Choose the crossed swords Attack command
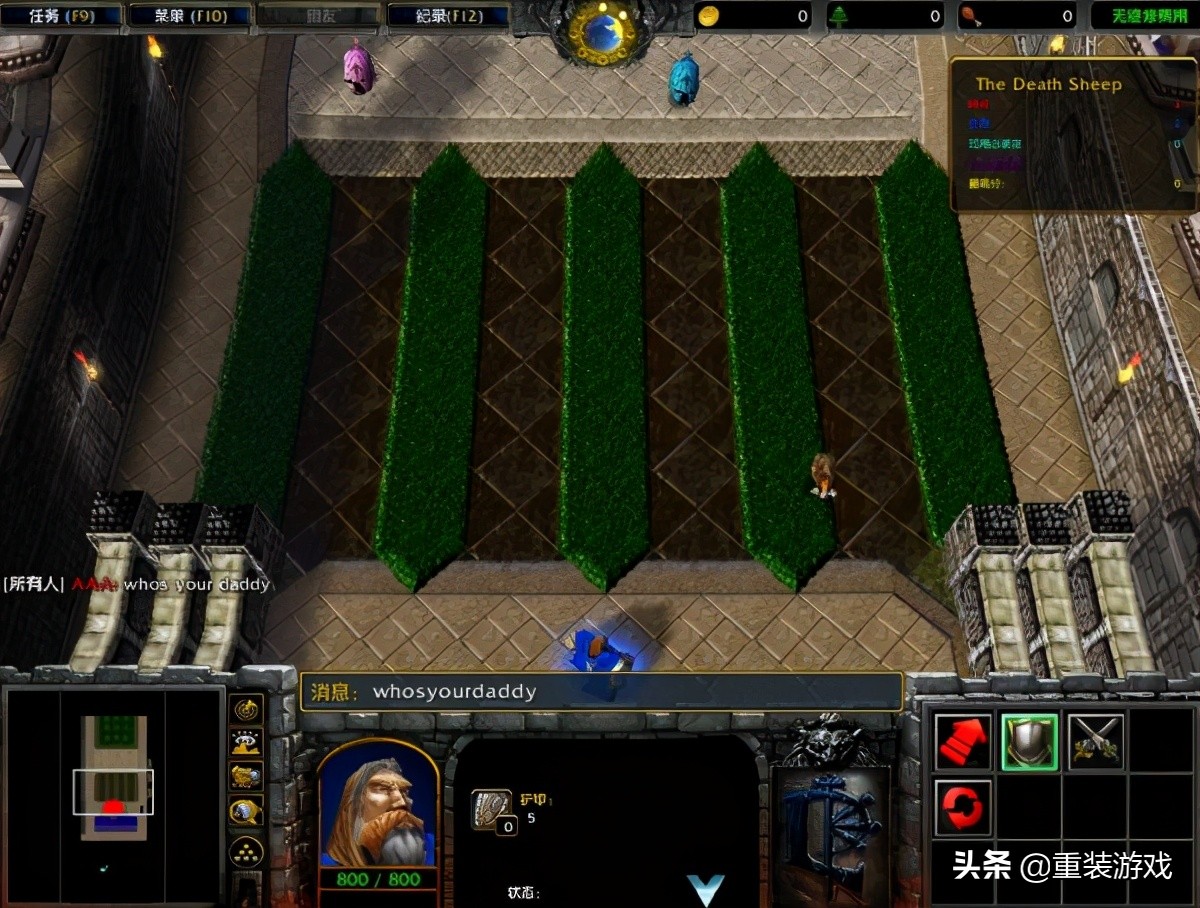Screen dimensions: 1200x908 pos(1095,741)
